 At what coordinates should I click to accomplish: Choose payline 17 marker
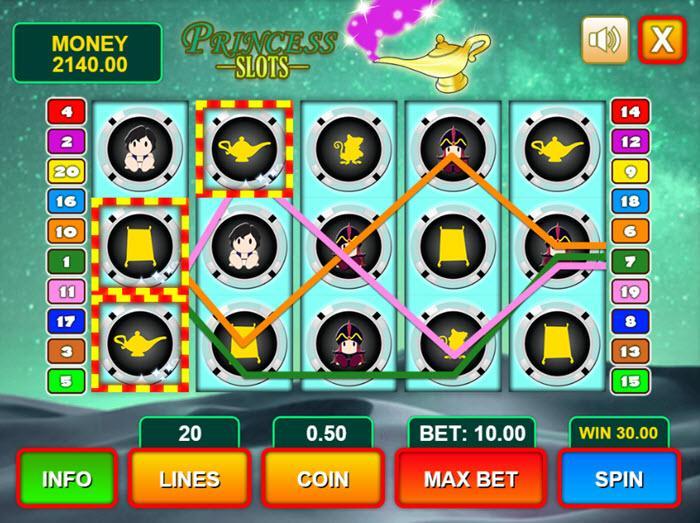66,322
